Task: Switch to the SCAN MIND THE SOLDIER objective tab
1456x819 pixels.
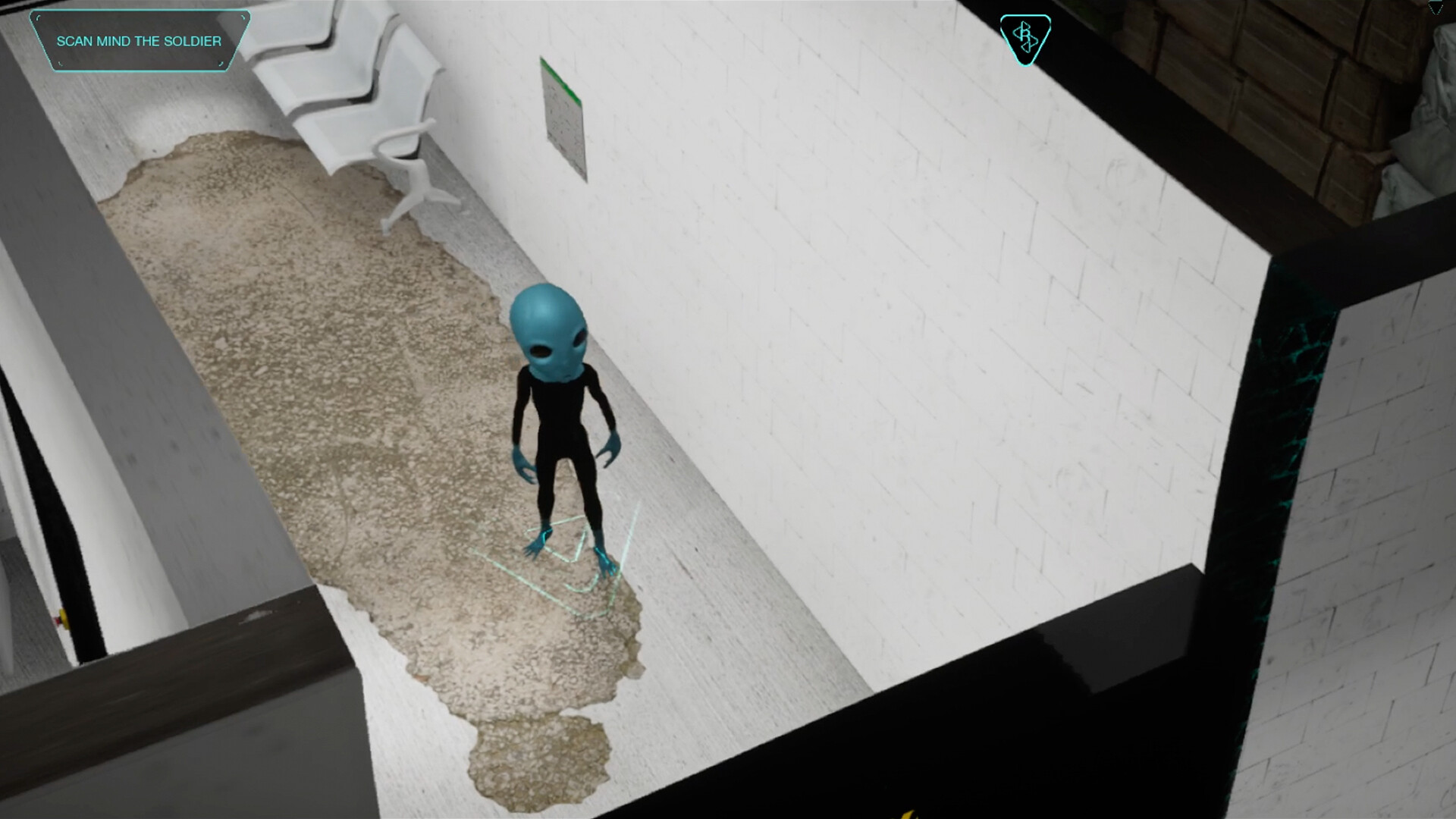Action: pos(140,41)
